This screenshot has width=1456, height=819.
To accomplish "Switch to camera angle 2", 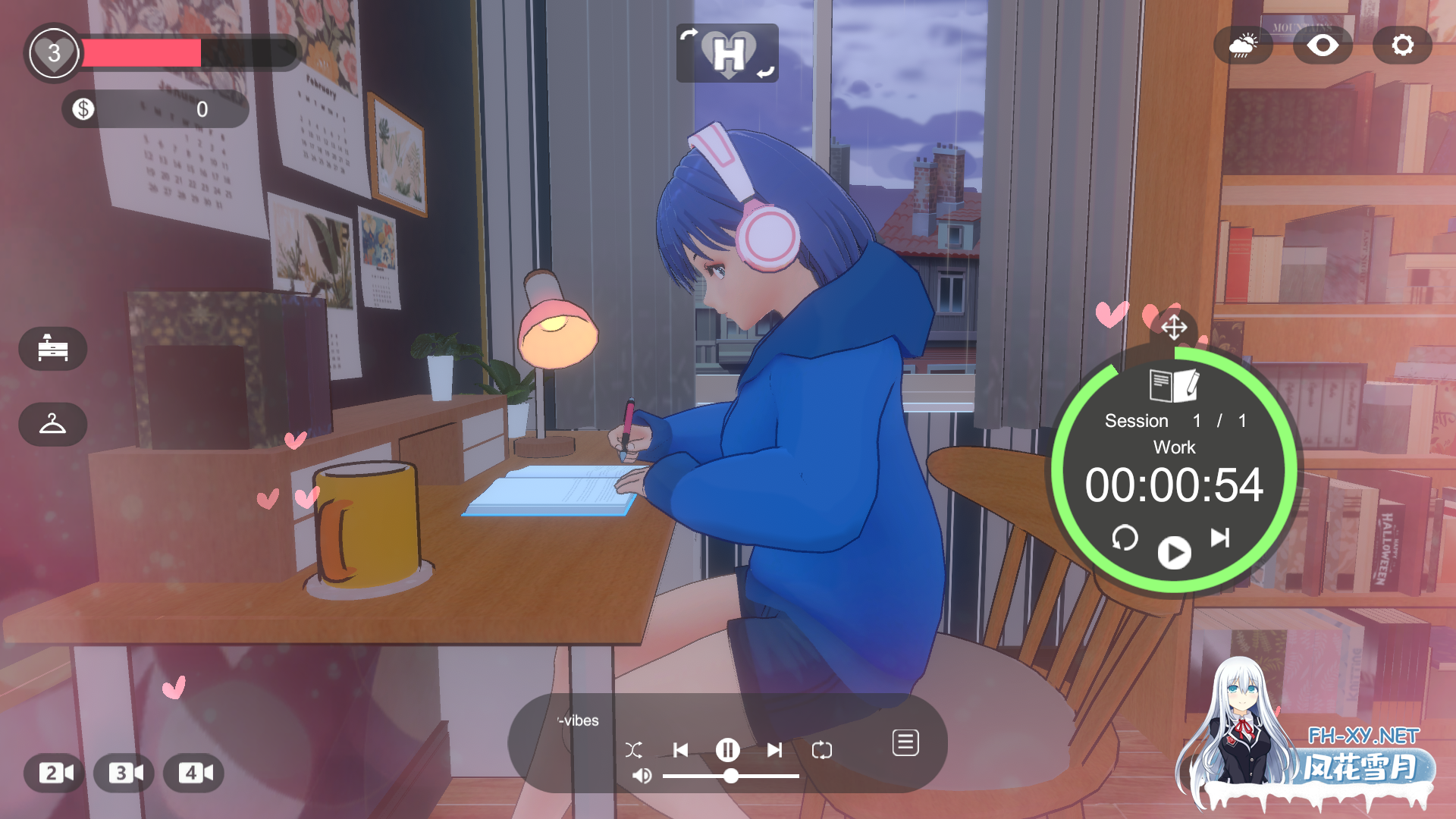I will pyautogui.click(x=52, y=773).
